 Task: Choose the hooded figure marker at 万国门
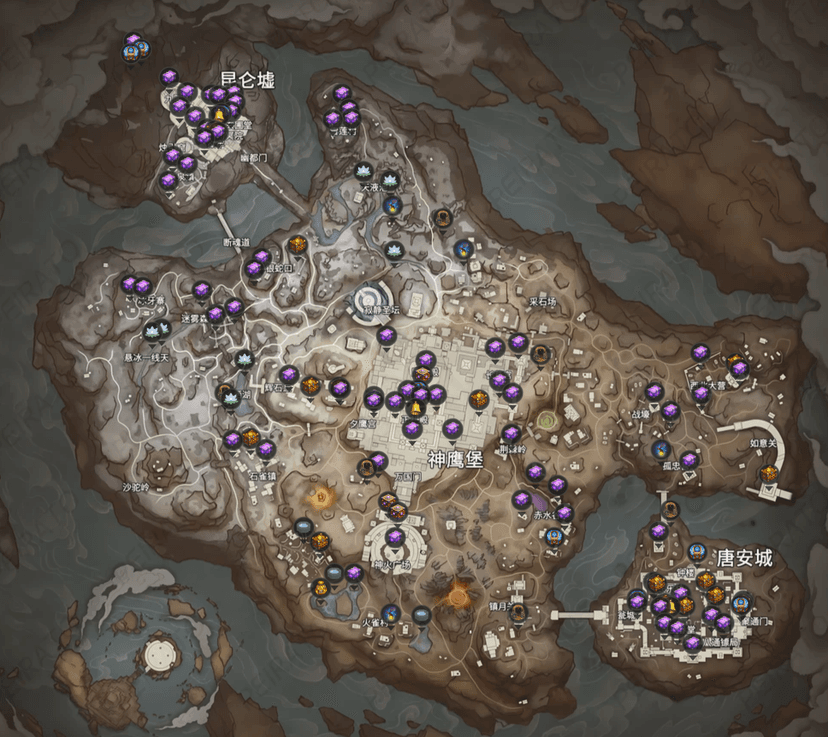[x=365, y=467]
